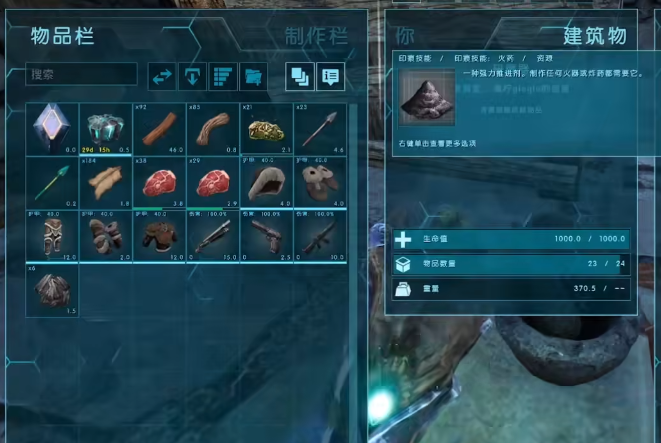Select the hide chest armor slot
Screen dimensions: 661x443
(x=159, y=235)
